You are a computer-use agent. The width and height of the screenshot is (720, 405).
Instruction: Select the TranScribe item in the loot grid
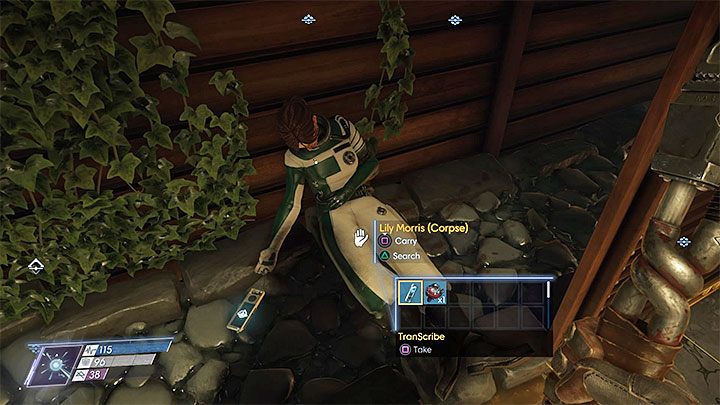[410, 292]
